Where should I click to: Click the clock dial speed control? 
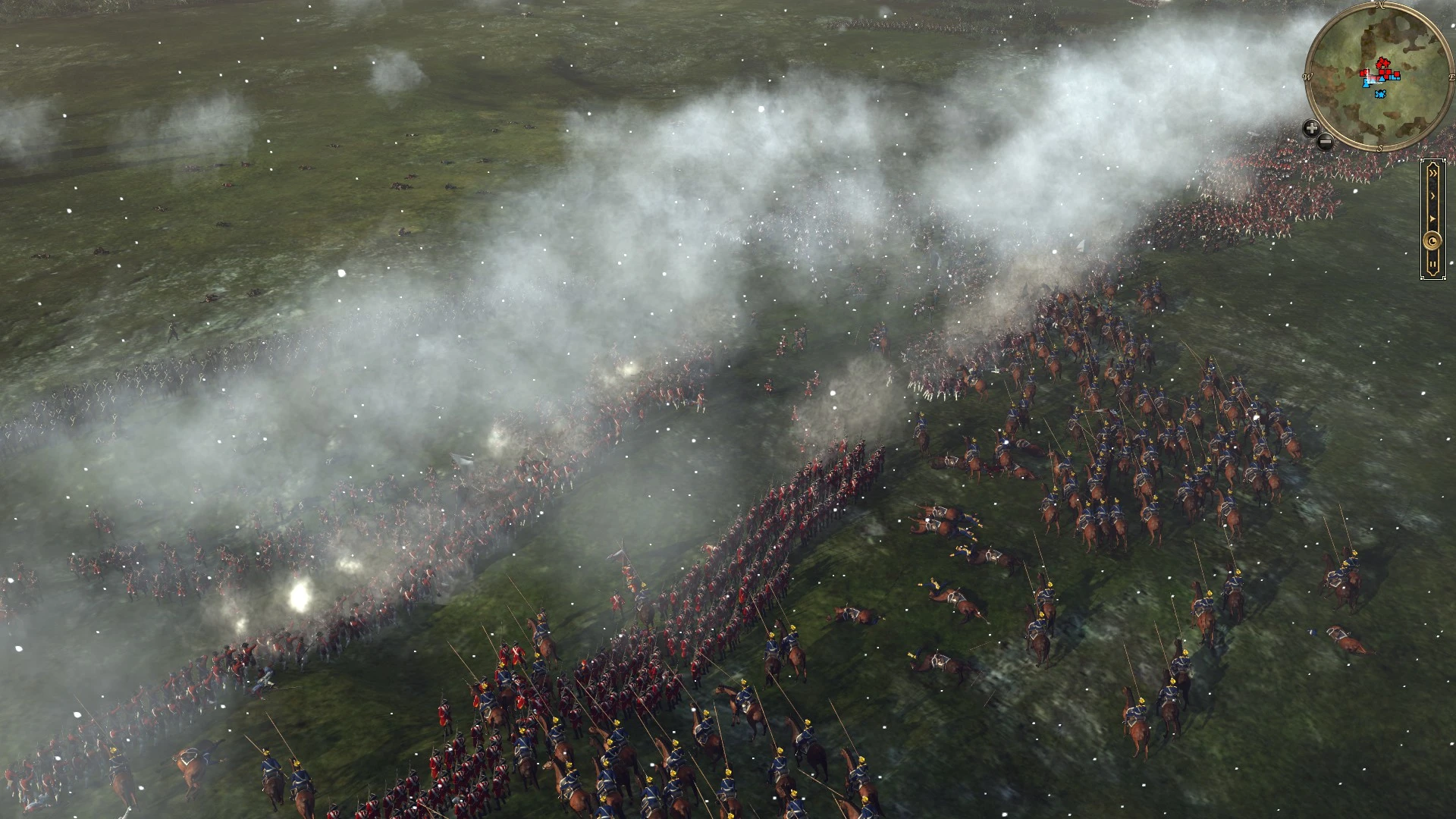(1432, 239)
